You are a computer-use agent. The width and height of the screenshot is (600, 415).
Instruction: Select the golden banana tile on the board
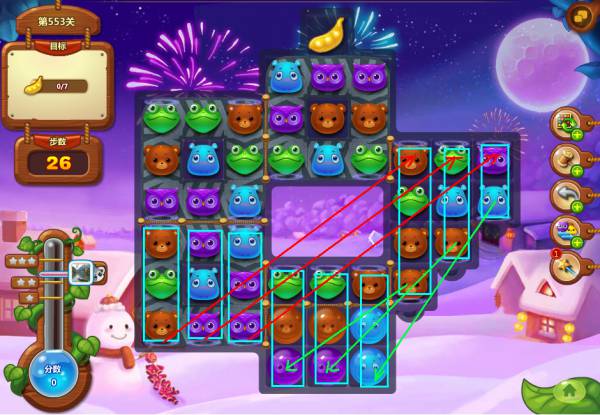click(325, 36)
